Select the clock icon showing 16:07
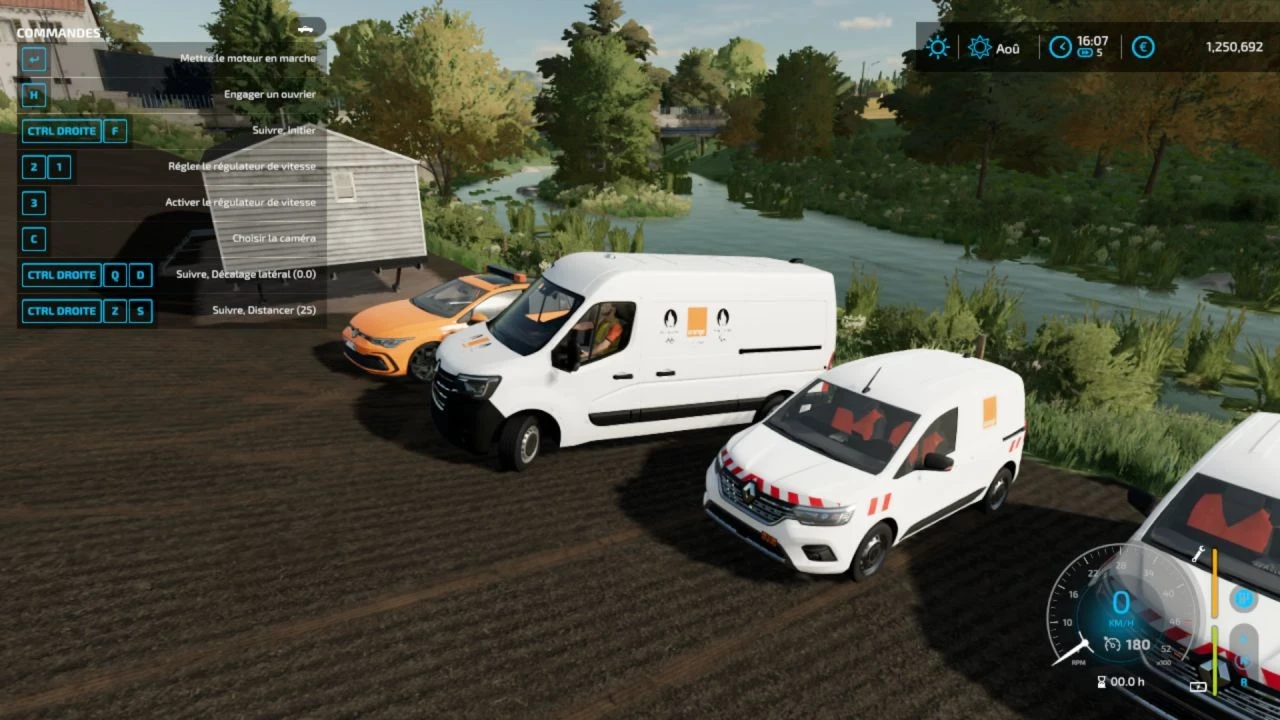The image size is (1280, 720). point(1060,46)
